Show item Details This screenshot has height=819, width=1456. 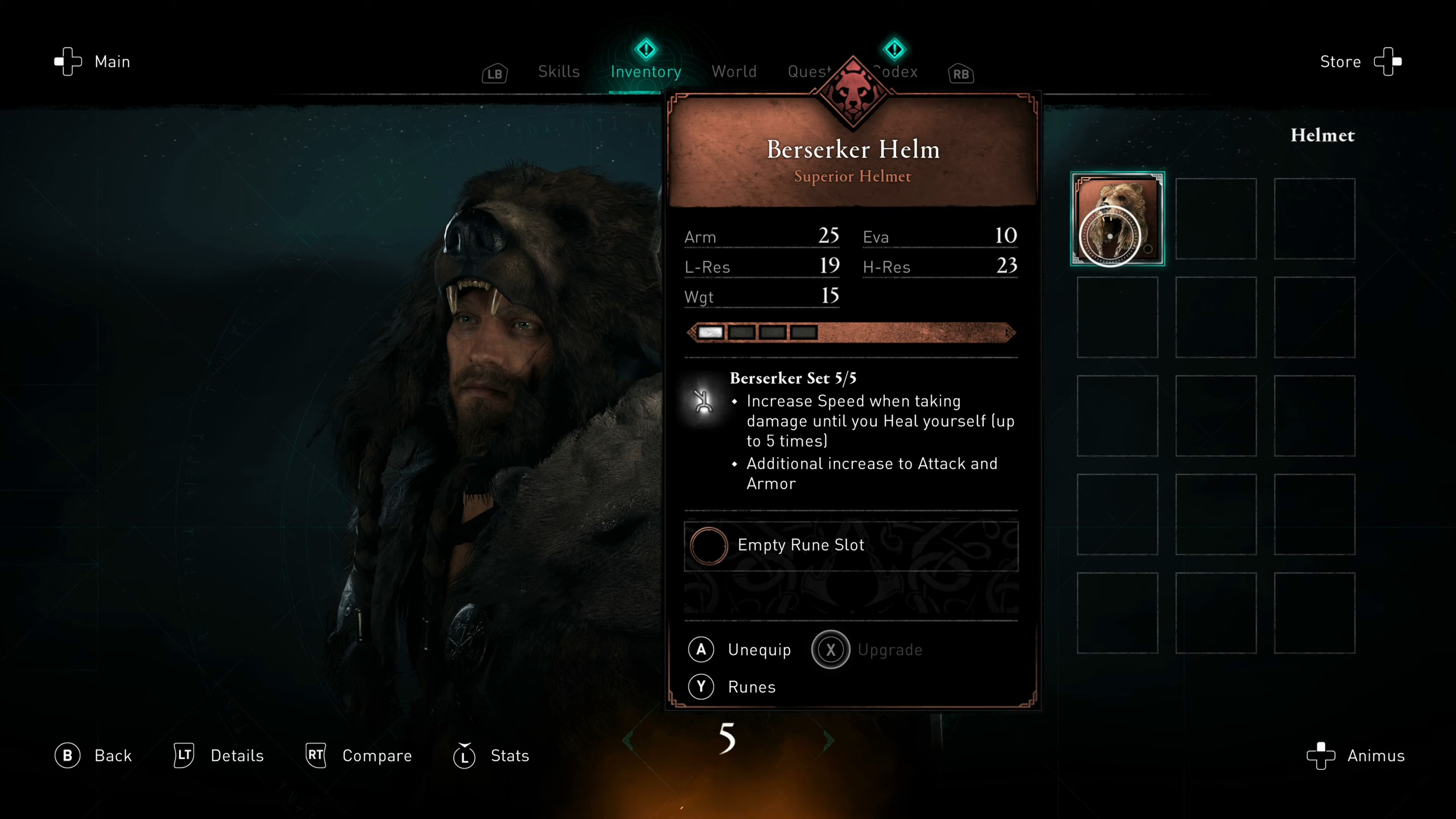[x=219, y=756]
